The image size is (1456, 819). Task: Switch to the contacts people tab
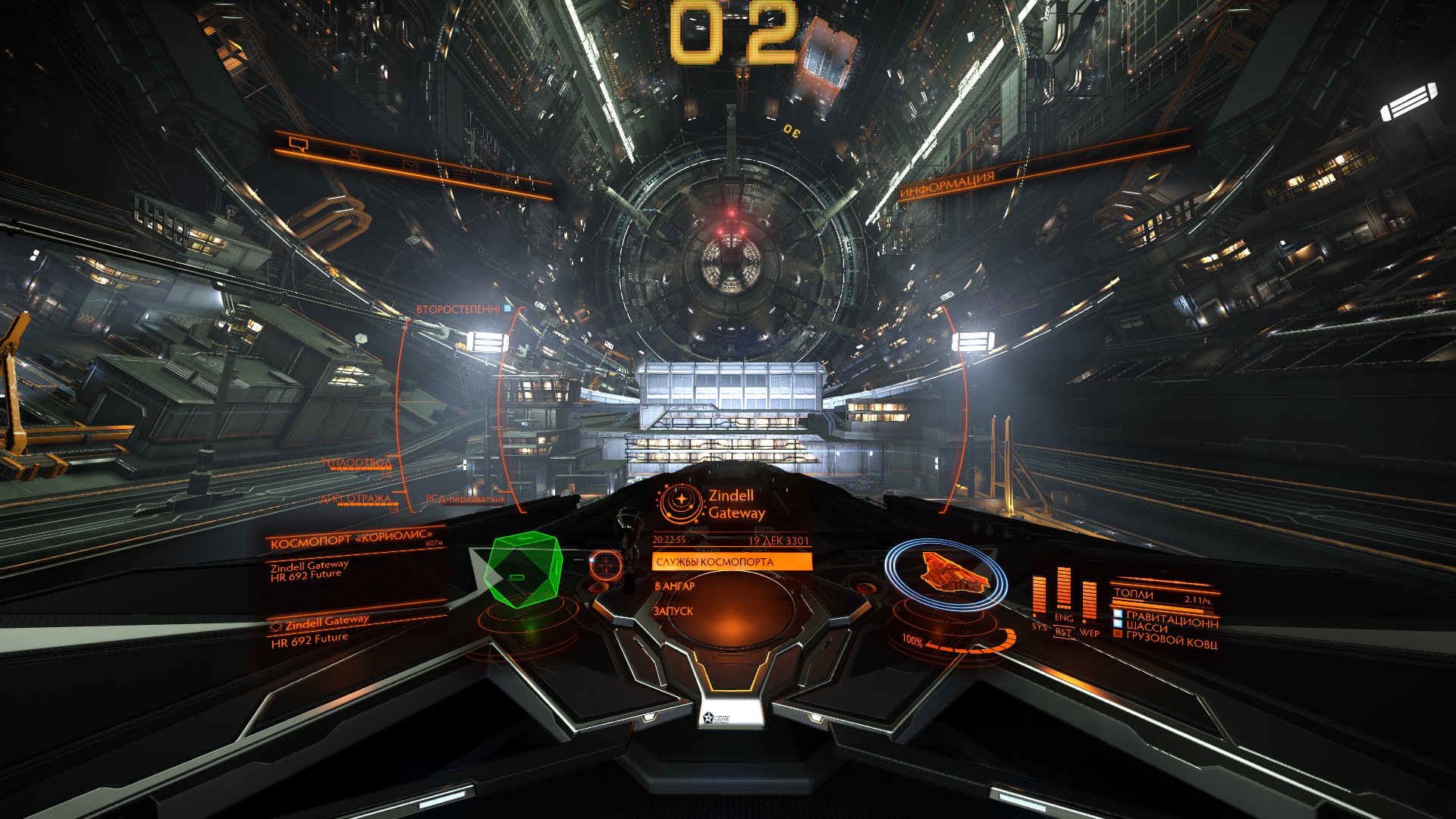click(x=355, y=154)
